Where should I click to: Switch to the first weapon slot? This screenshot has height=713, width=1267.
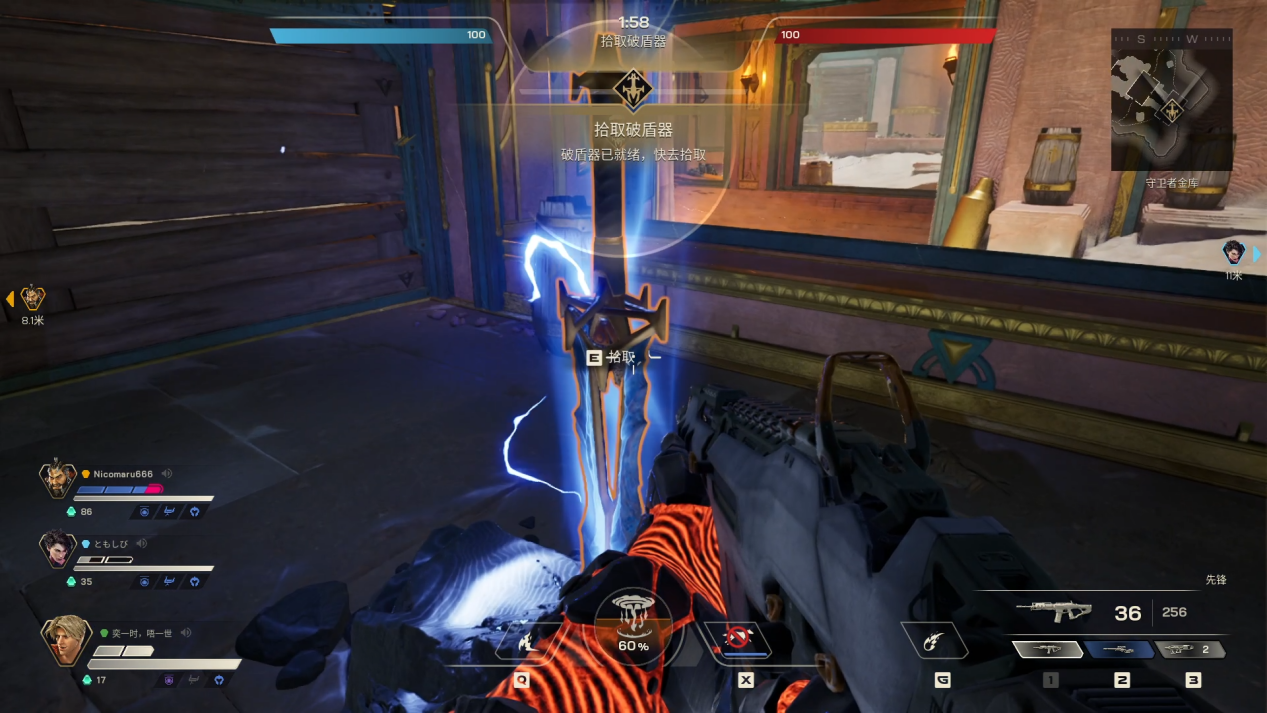coord(1049,650)
